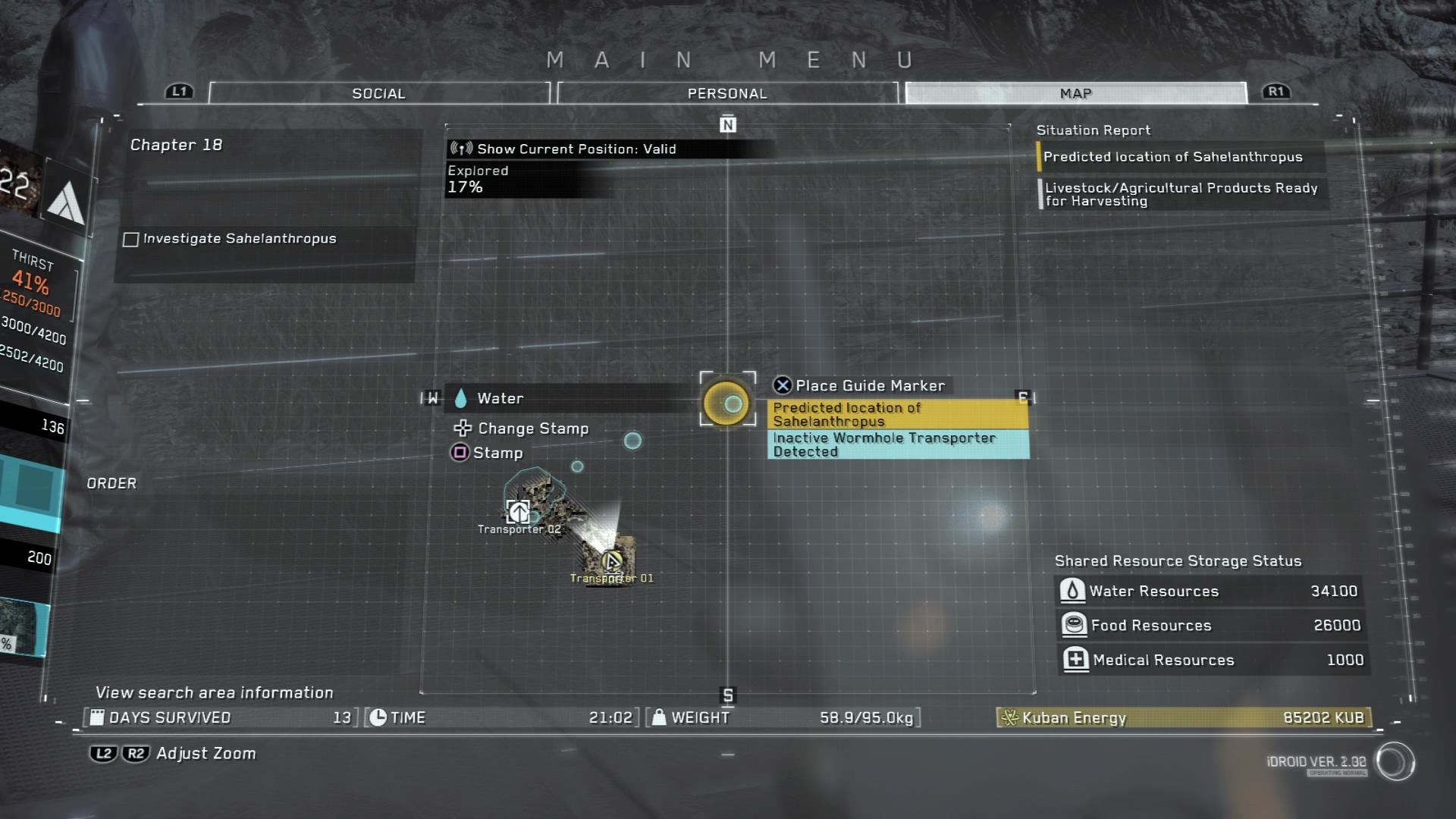
Task: Toggle the Predicted location of Sahelanthropus report entry
Action: click(1172, 156)
